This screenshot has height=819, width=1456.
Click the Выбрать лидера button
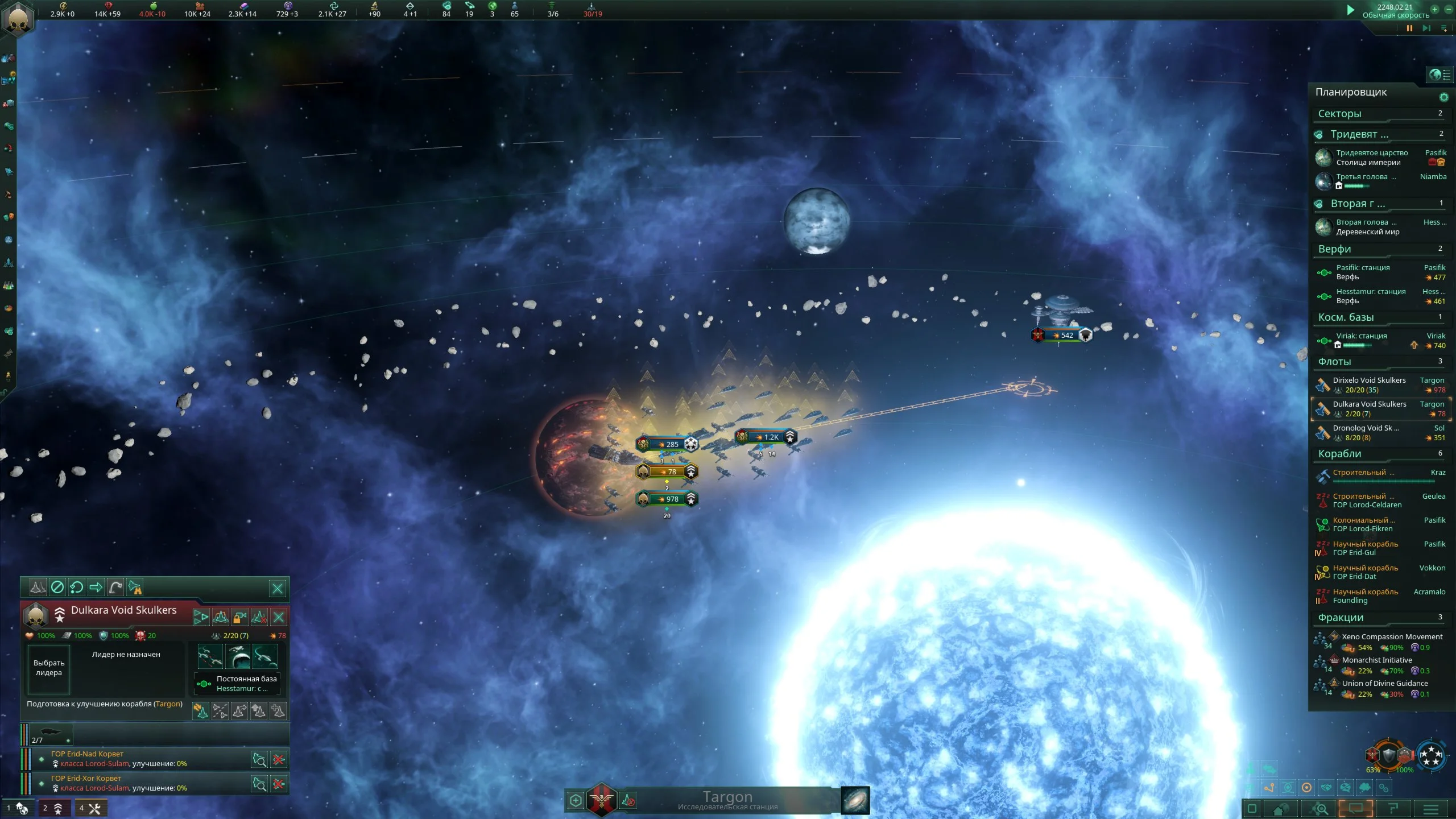point(49,668)
